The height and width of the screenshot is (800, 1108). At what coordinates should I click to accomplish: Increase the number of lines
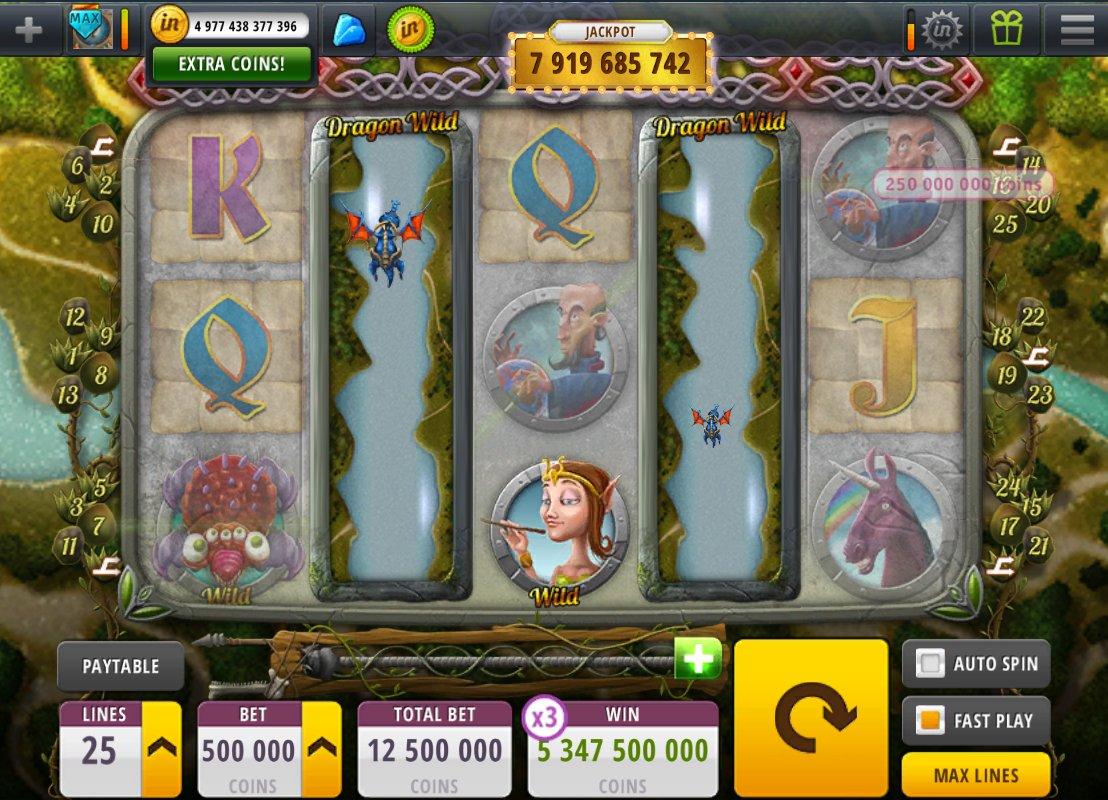click(x=161, y=748)
